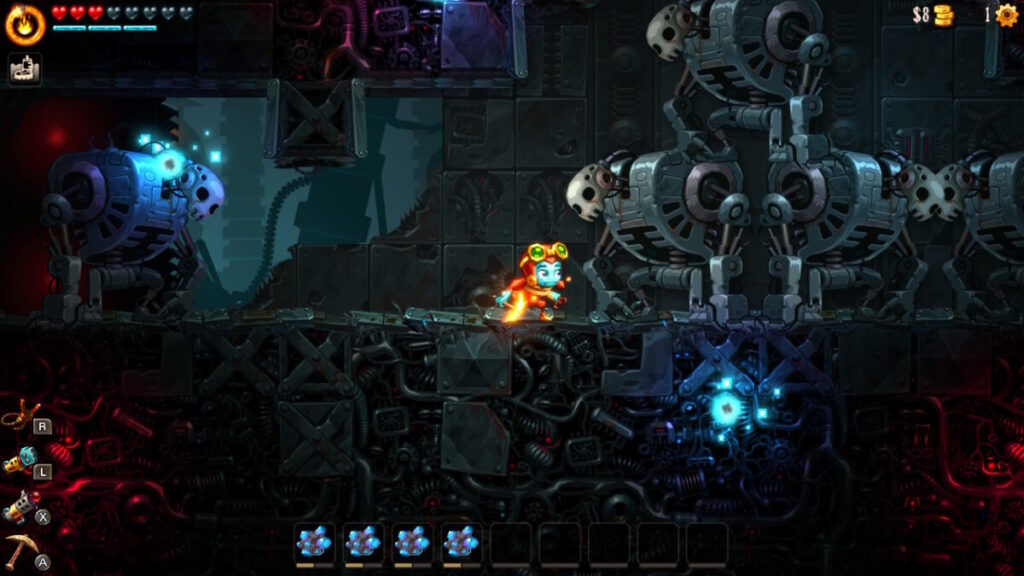Click the flaming lamp light icon
This screenshot has height=576, width=1024.
pyautogui.click(x=24, y=24)
